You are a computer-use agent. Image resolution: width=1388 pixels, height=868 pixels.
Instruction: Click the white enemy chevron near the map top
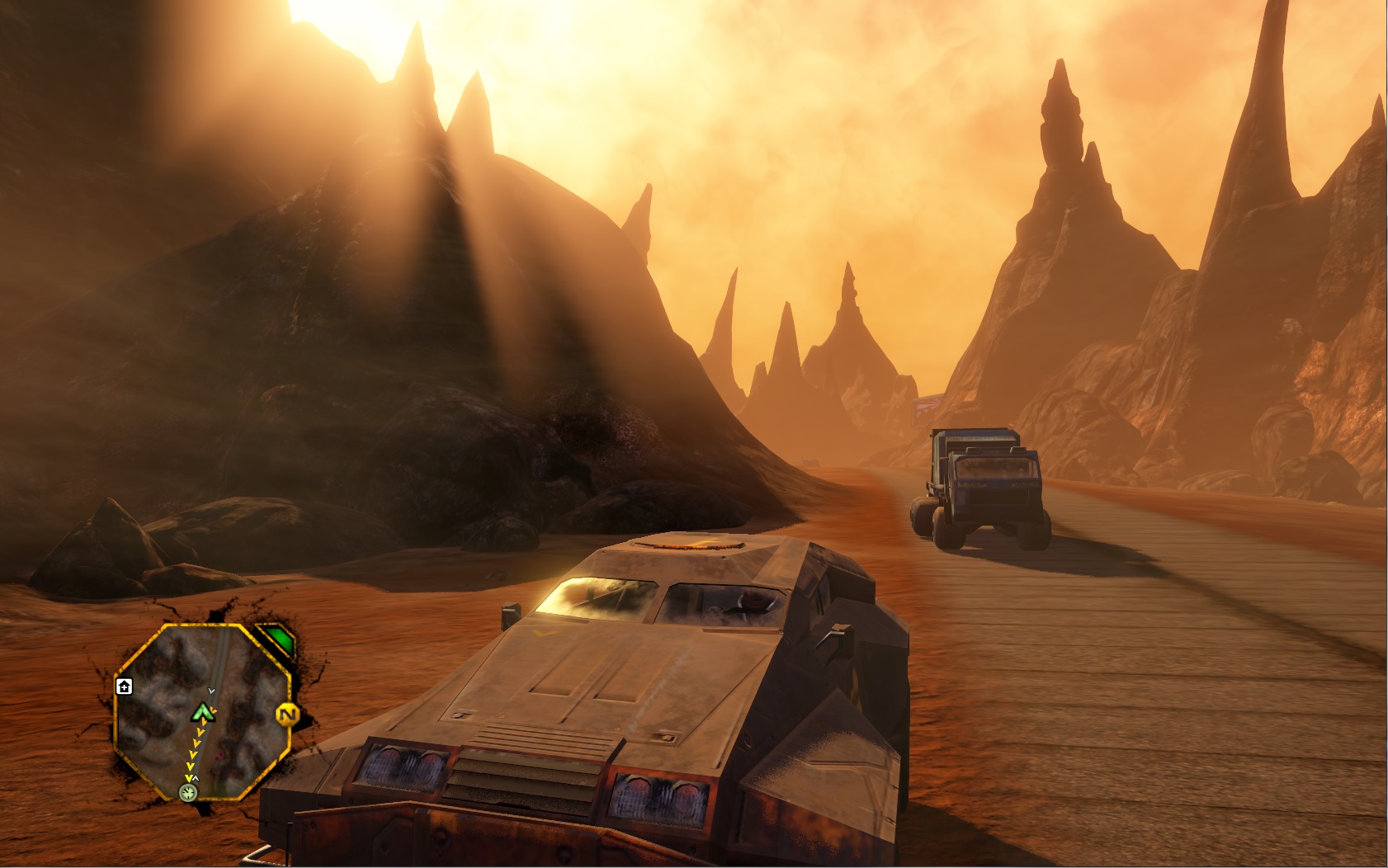tap(211, 691)
